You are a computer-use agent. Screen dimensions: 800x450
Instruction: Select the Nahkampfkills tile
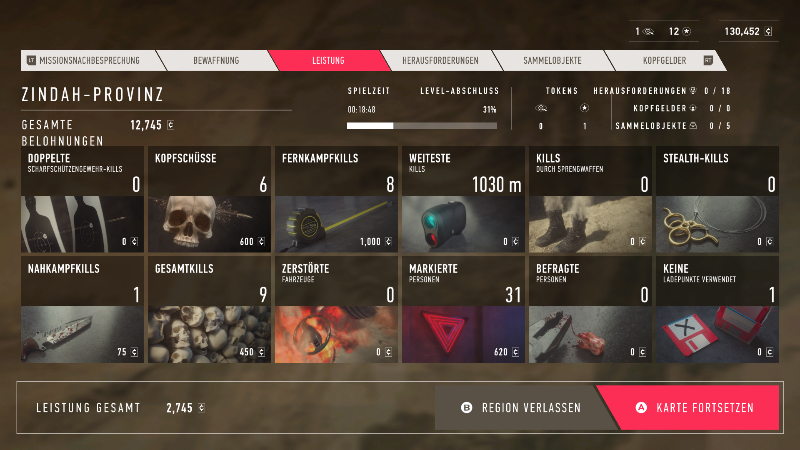click(x=82, y=309)
